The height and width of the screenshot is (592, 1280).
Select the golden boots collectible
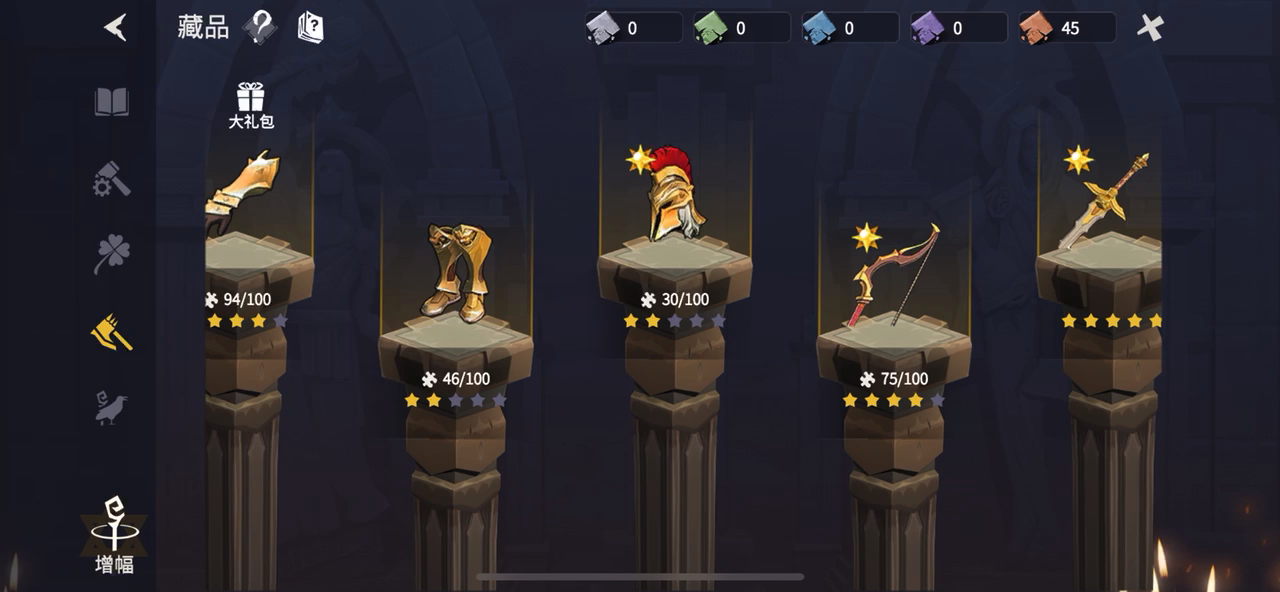click(455, 271)
